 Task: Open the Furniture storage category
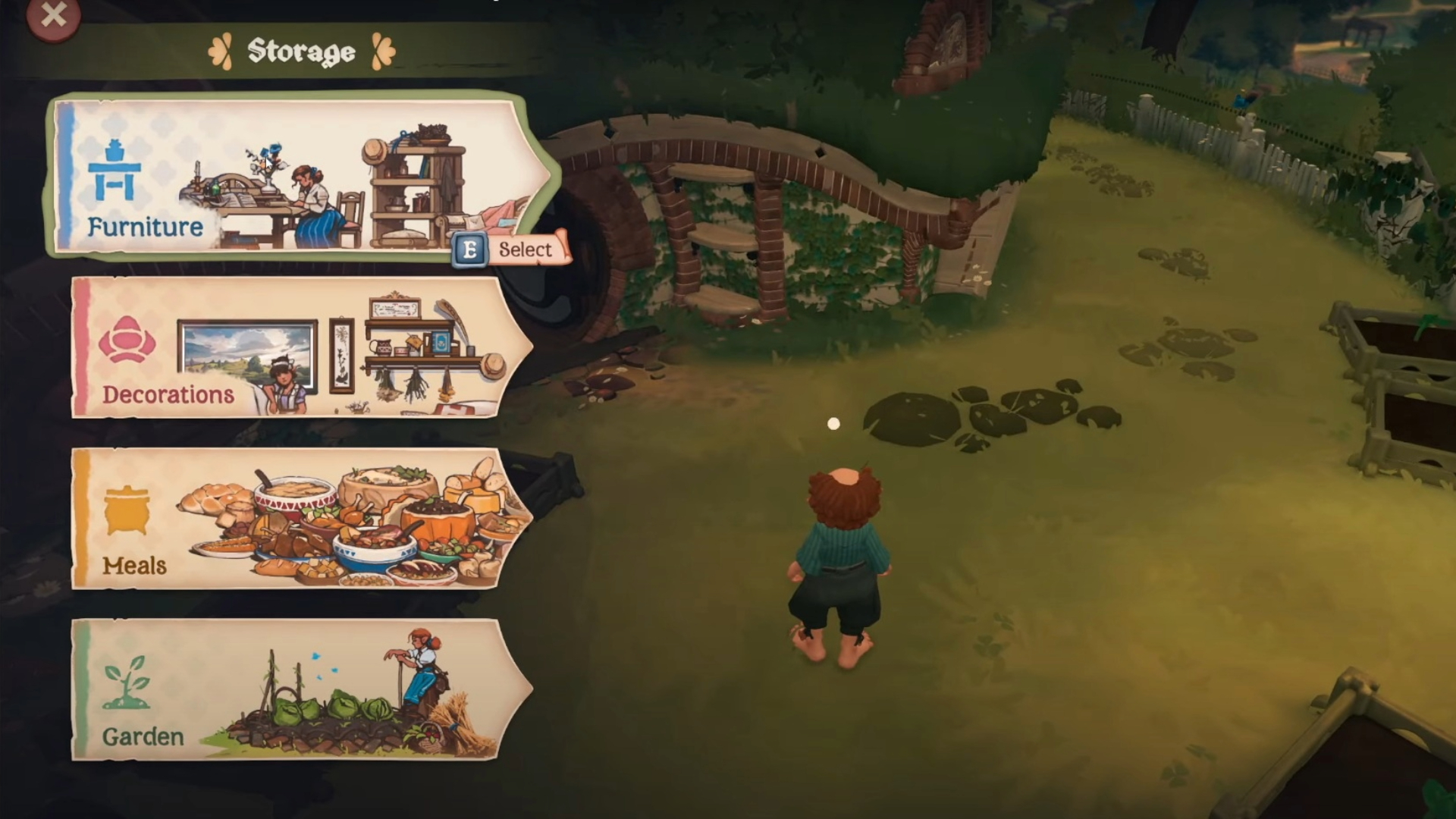(x=300, y=177)
